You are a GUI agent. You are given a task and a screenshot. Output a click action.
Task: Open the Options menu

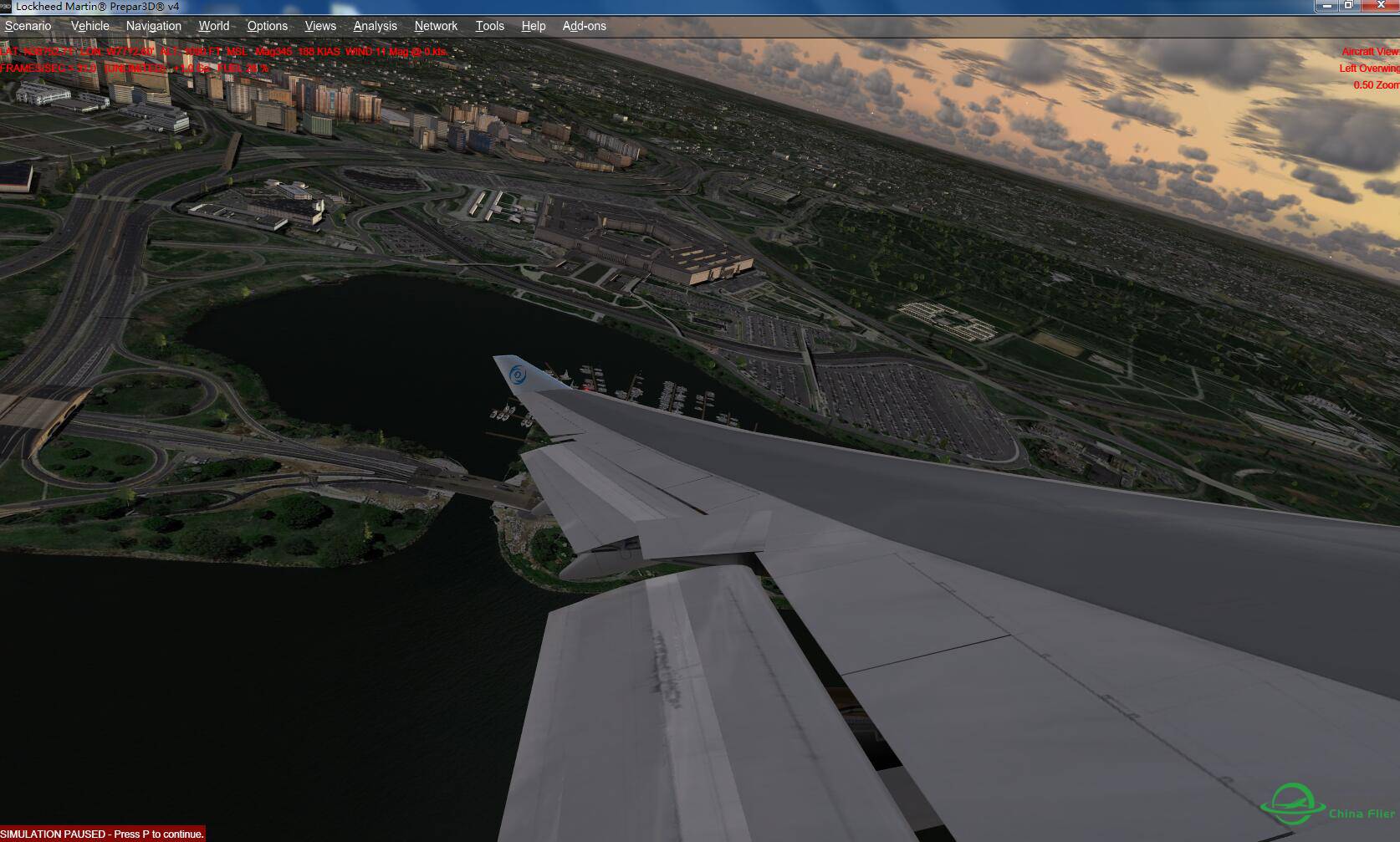[268, 26]
